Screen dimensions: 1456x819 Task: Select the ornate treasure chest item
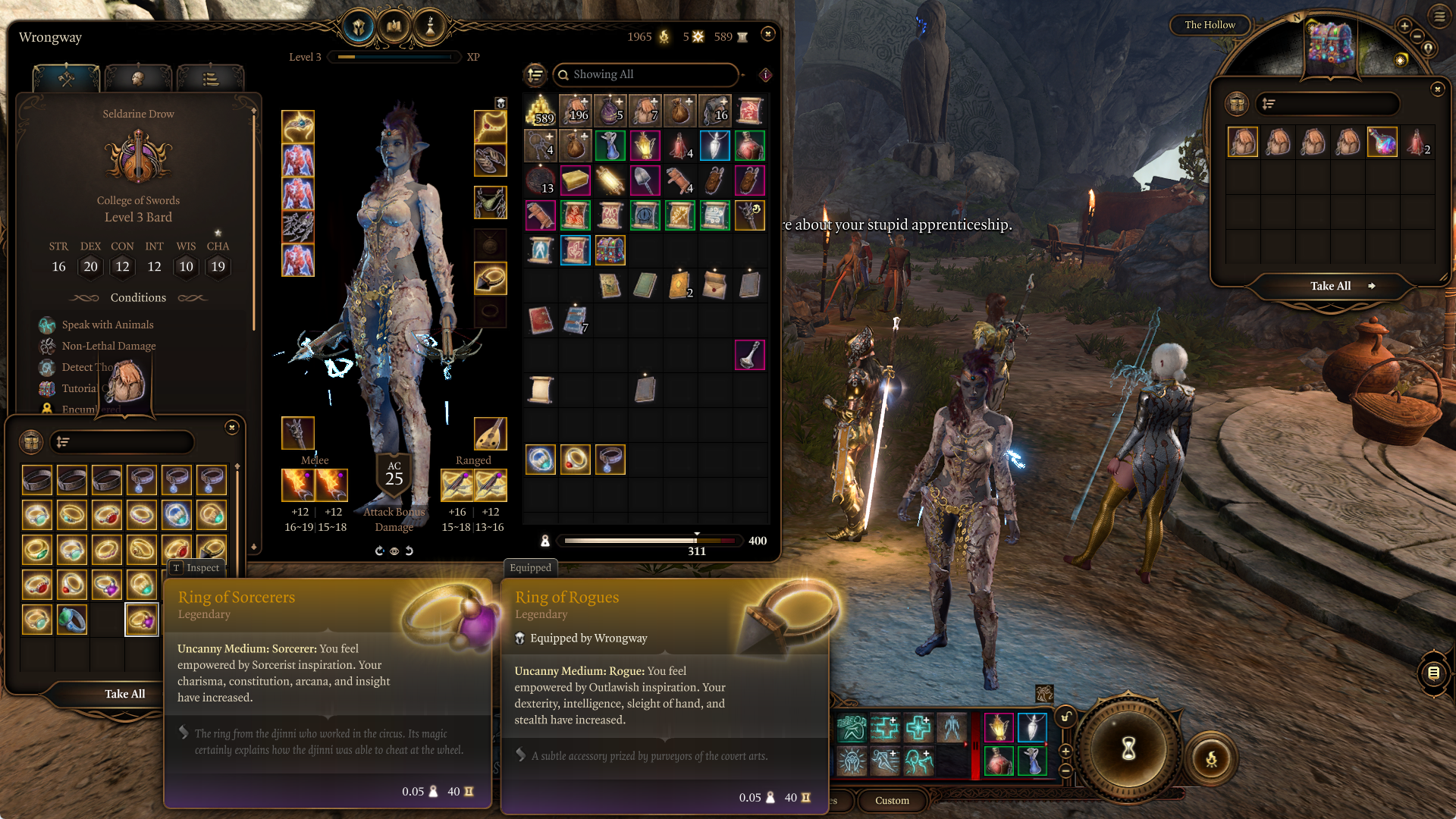[610, 250]
